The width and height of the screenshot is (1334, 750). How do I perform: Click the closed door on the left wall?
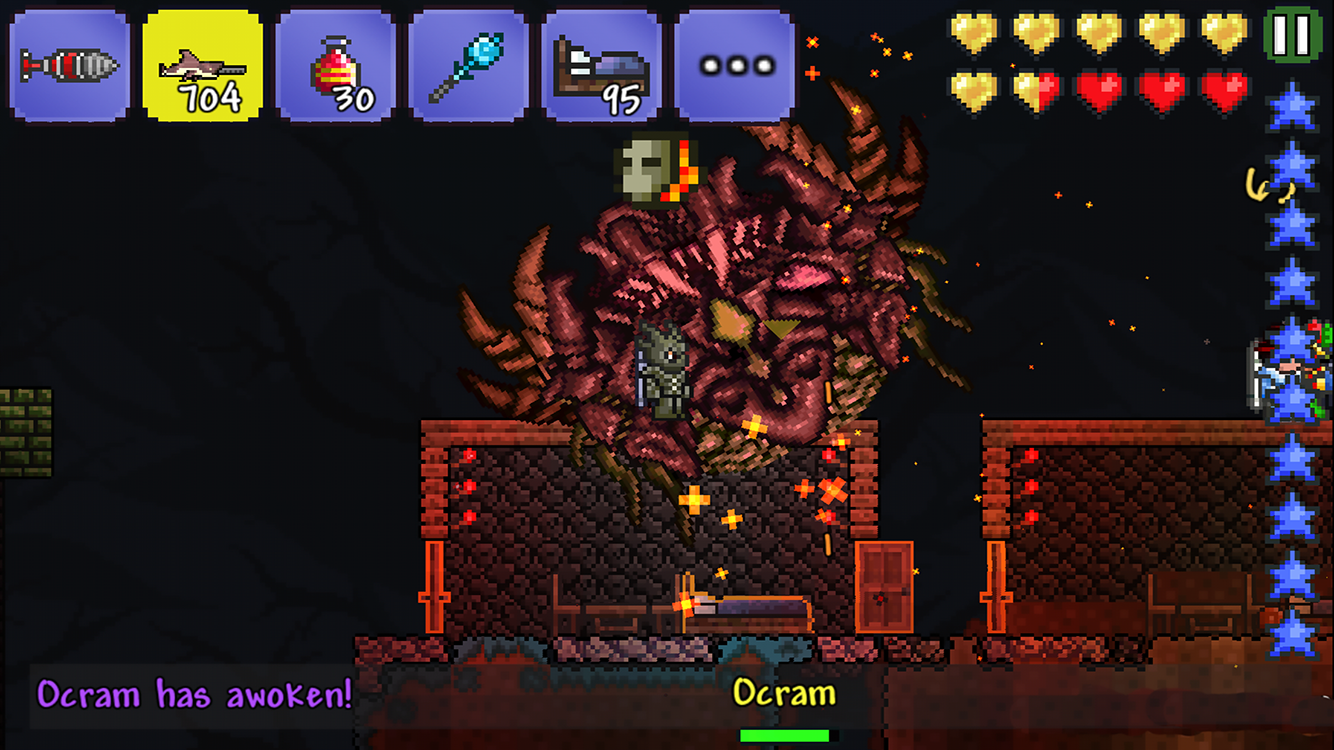[436, 585]
